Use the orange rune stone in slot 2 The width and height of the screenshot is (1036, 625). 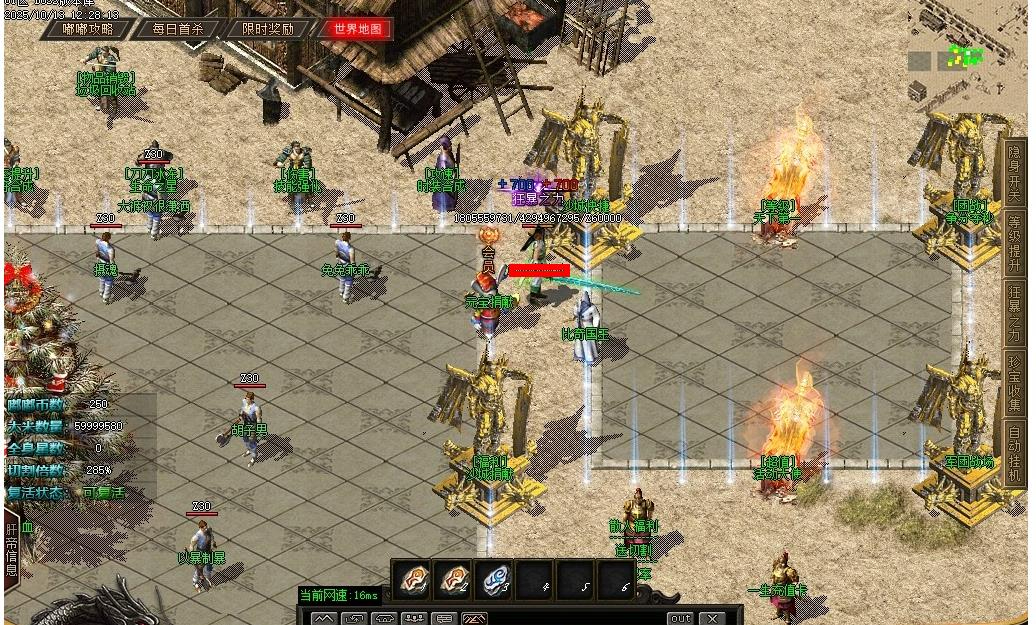(x=453, y=579)
